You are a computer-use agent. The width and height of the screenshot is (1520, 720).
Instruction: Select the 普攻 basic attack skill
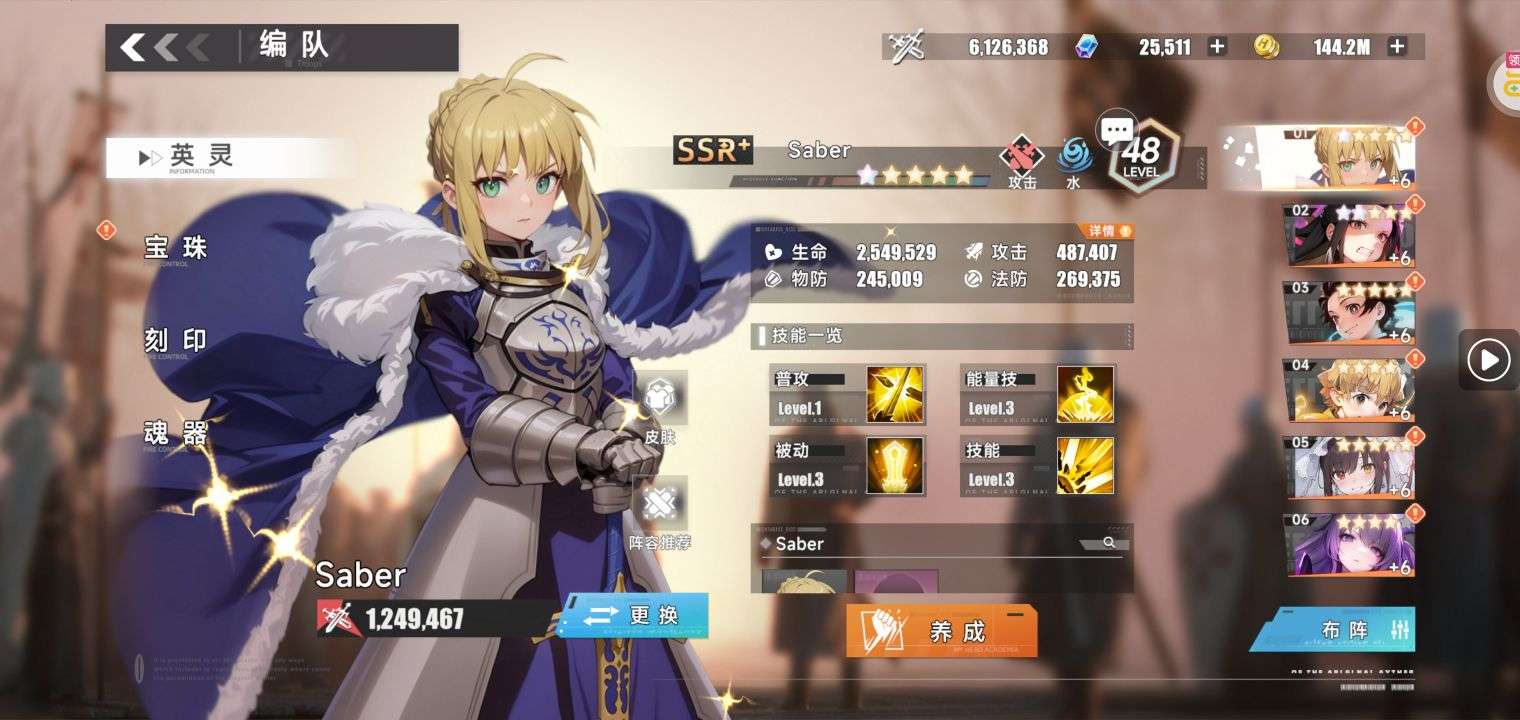point(894,393)
